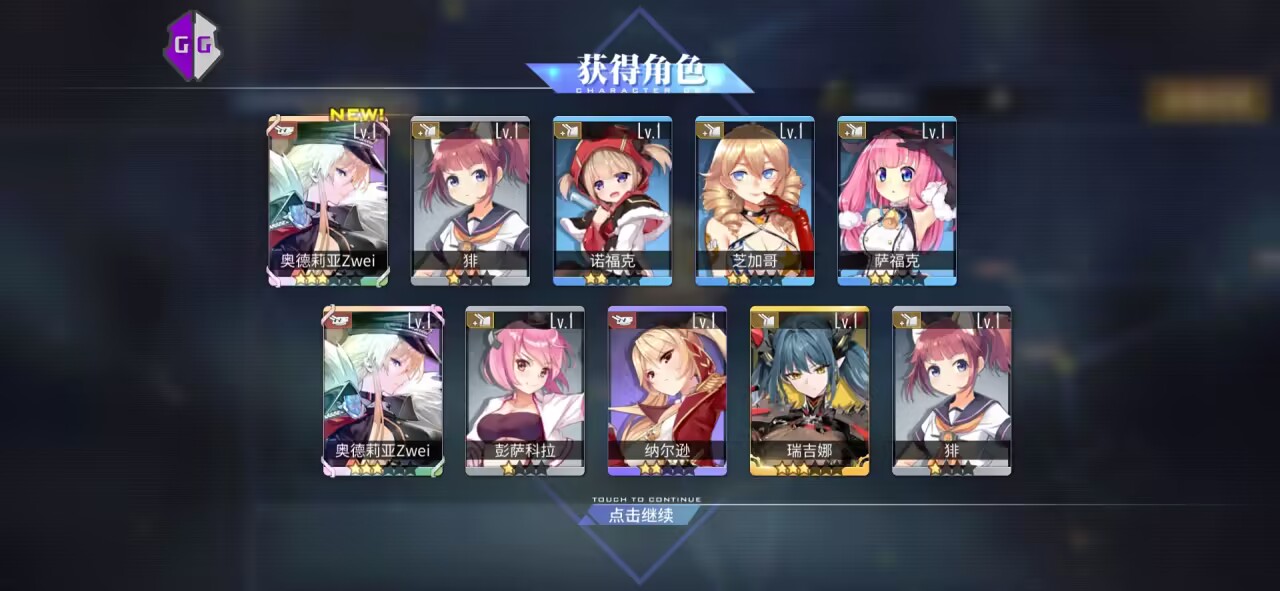Pick the 萨福克 character card
Screen dimensions: 1280x591
coord(896,201)
